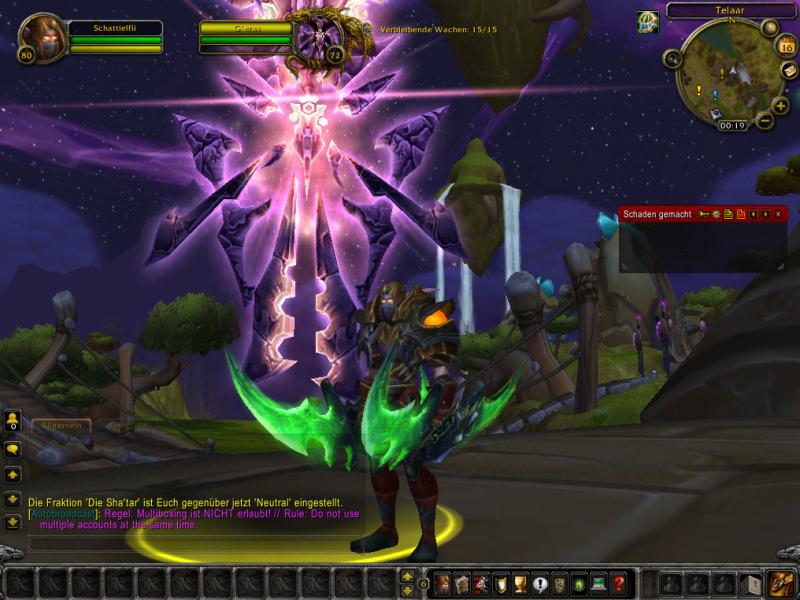This screenshot has width=800, height=600.
Task: Open the calendar showing day 16
Action: click(x=786, y=46)
